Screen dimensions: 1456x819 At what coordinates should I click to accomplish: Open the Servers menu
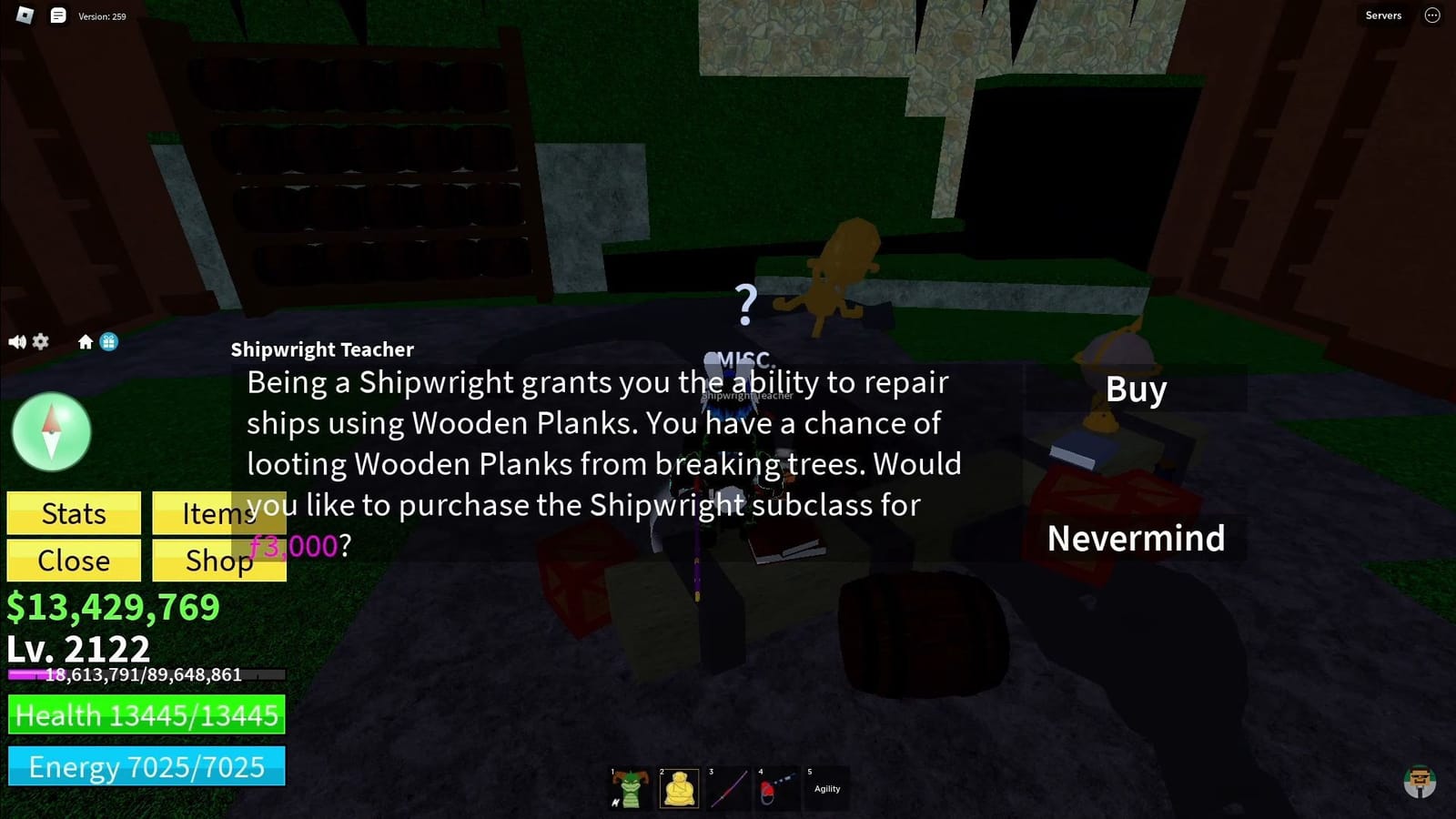(x=1382, y=15)
